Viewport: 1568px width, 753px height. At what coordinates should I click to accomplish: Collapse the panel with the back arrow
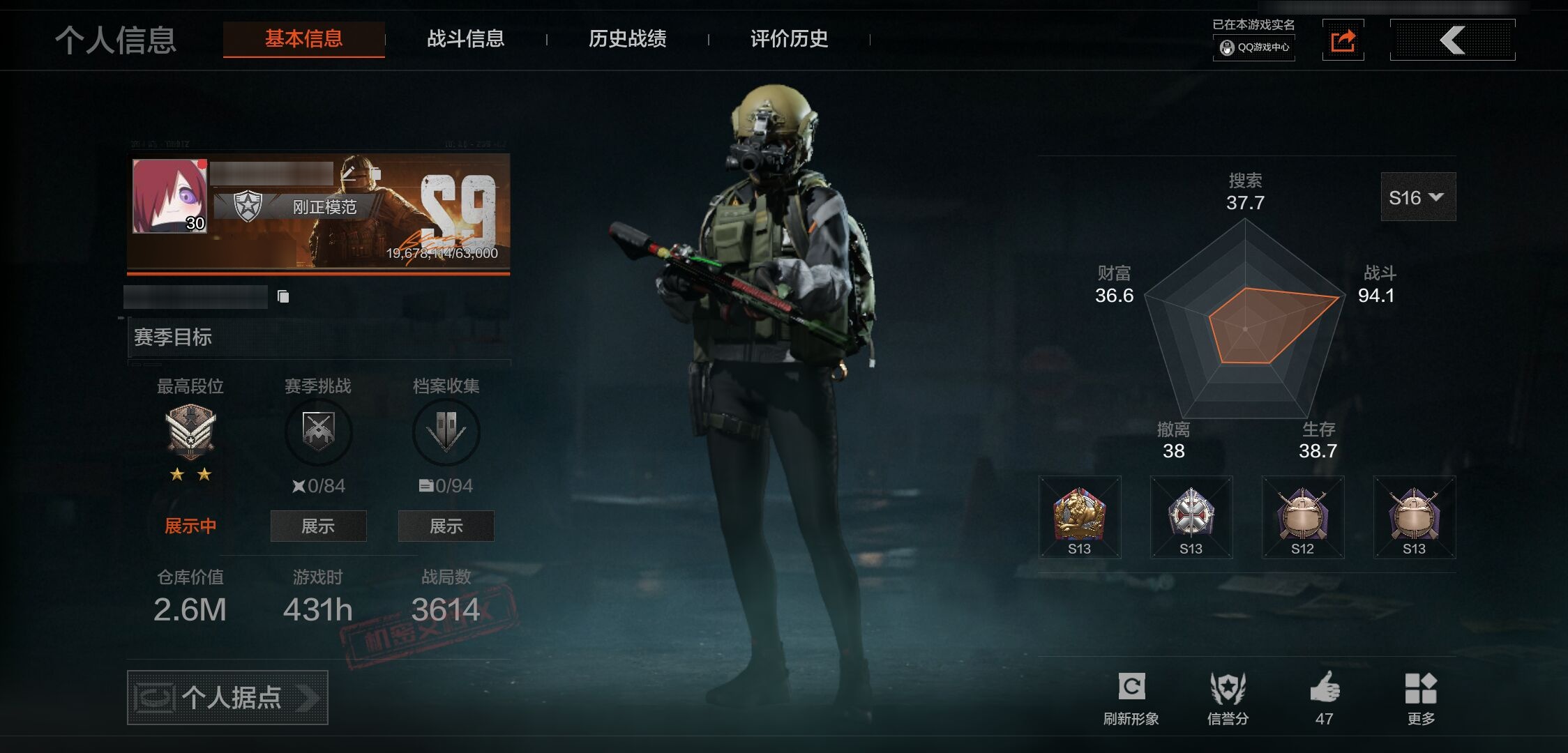[1453, 40]
